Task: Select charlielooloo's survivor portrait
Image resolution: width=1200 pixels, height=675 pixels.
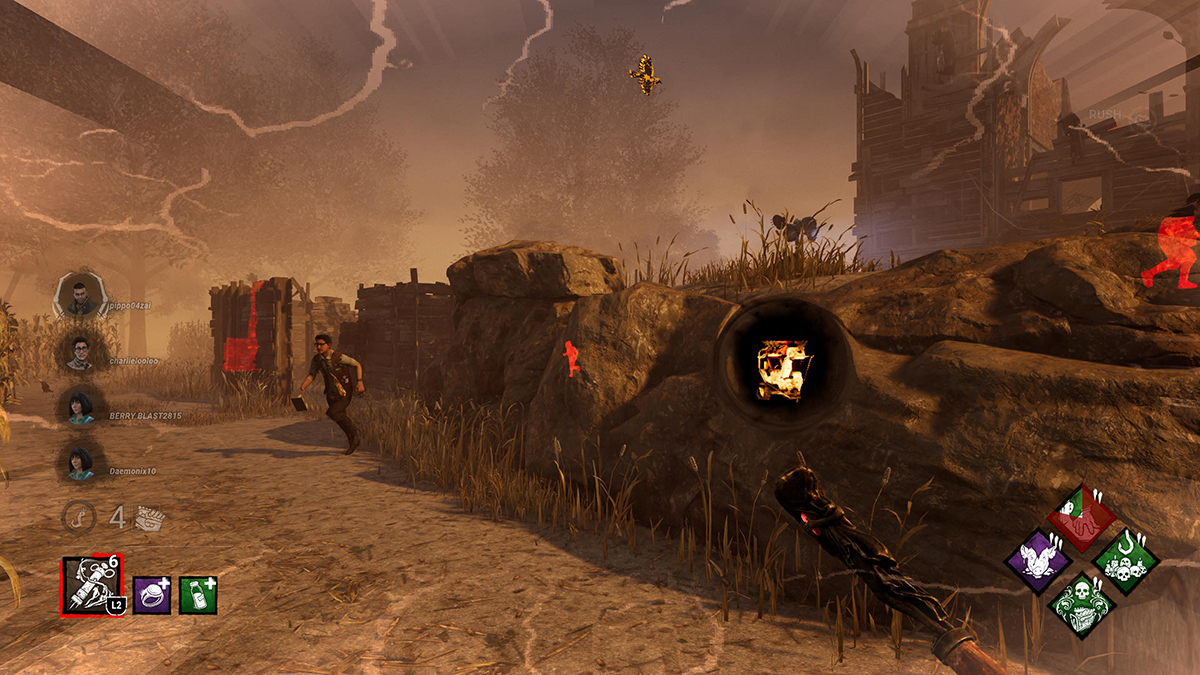Action: 81,351
